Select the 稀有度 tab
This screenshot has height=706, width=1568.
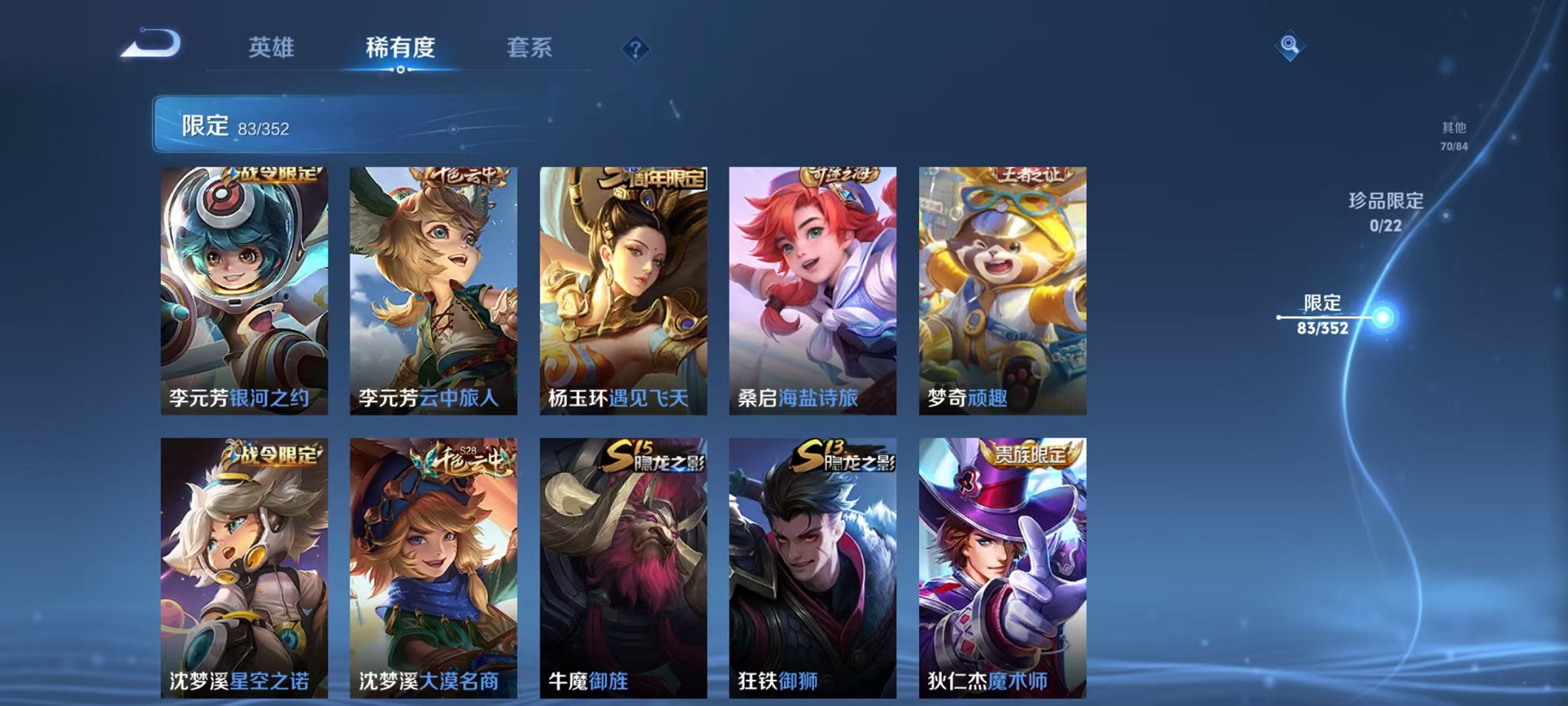point(400,48)
